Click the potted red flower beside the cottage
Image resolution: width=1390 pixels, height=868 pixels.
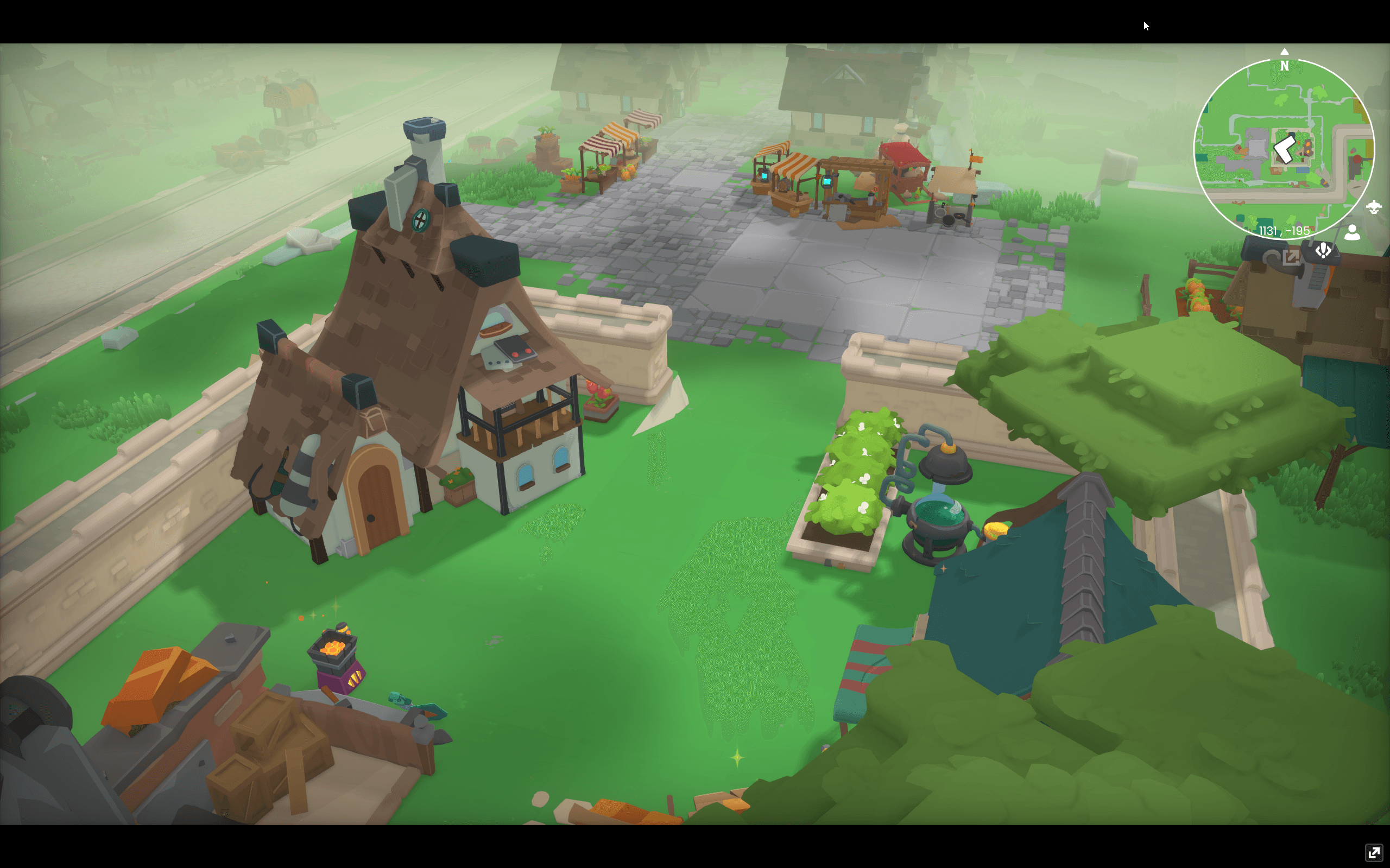tap(601, 396)
